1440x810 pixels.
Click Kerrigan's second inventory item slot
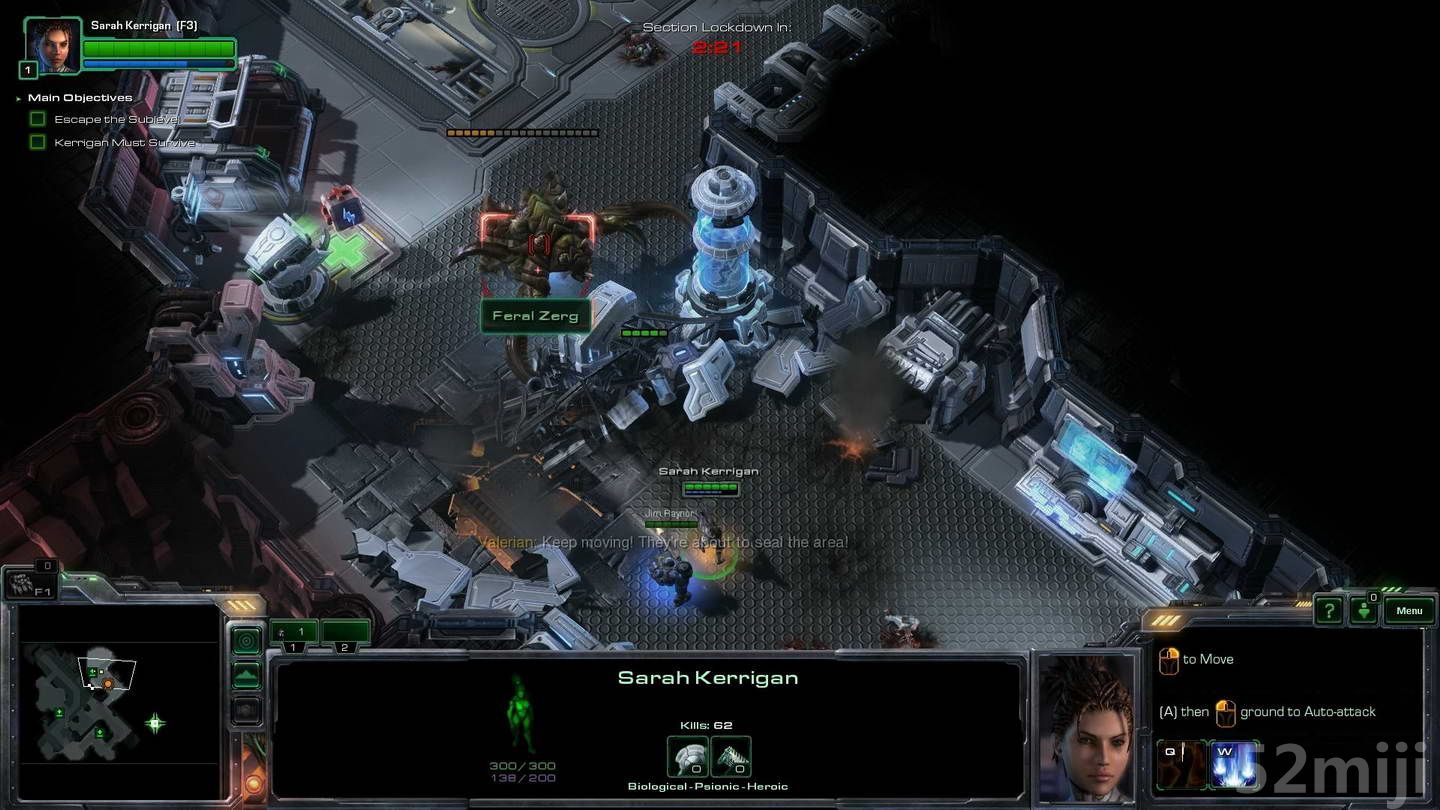coord(730,755)
